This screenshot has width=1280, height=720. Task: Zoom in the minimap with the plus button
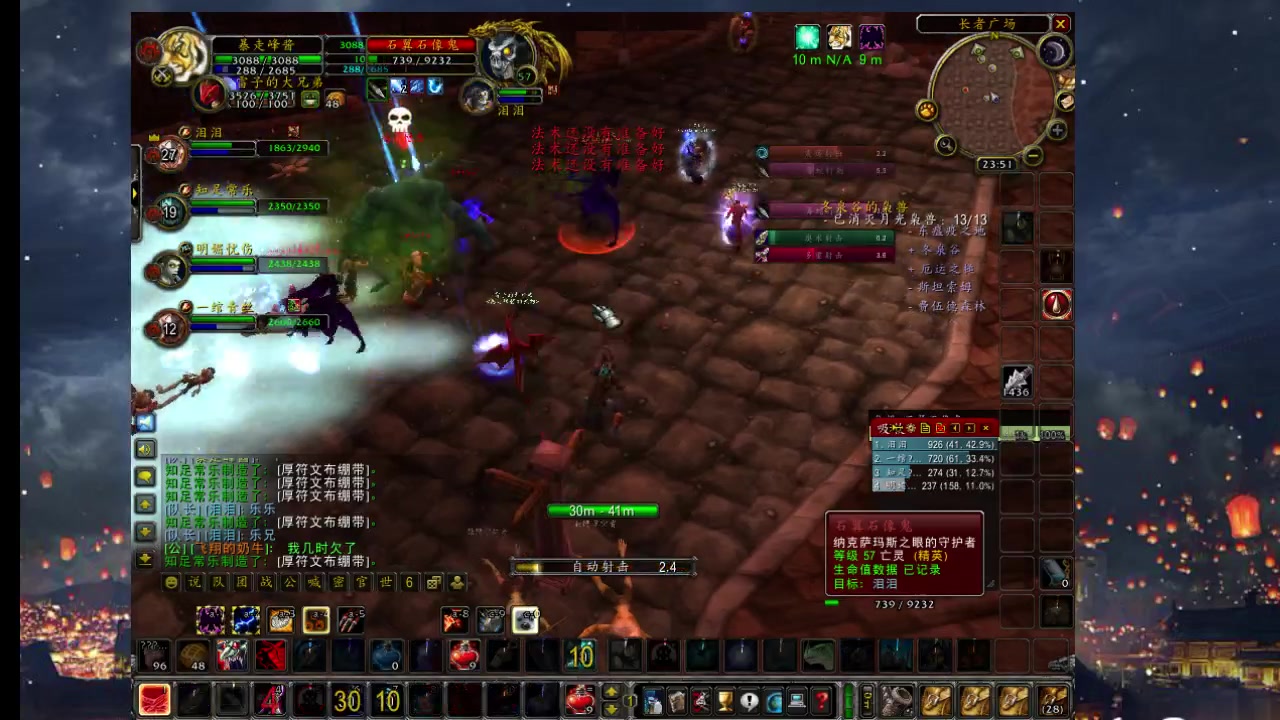[1056, 129]
